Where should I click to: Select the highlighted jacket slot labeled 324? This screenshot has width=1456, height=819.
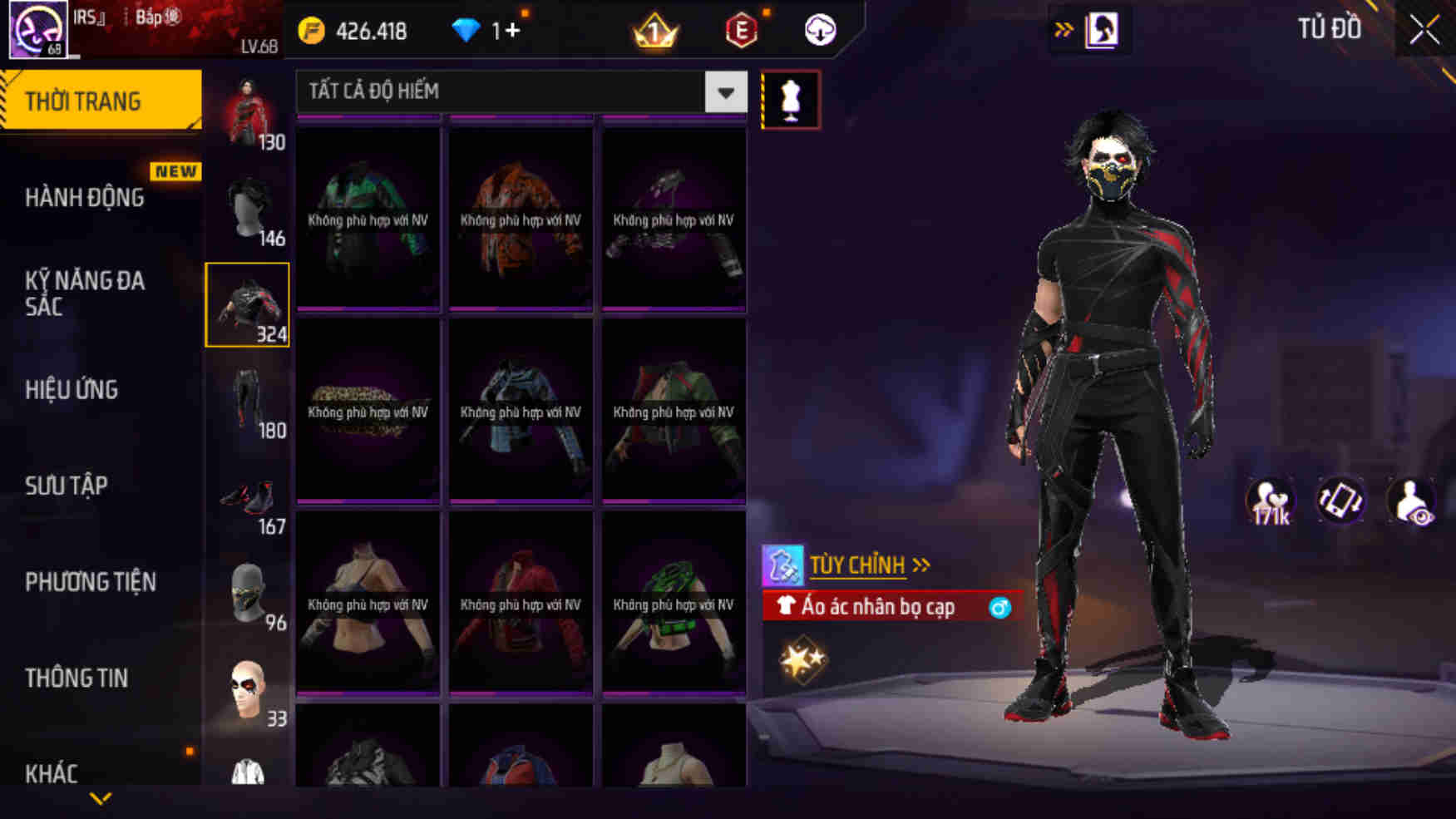247,306
